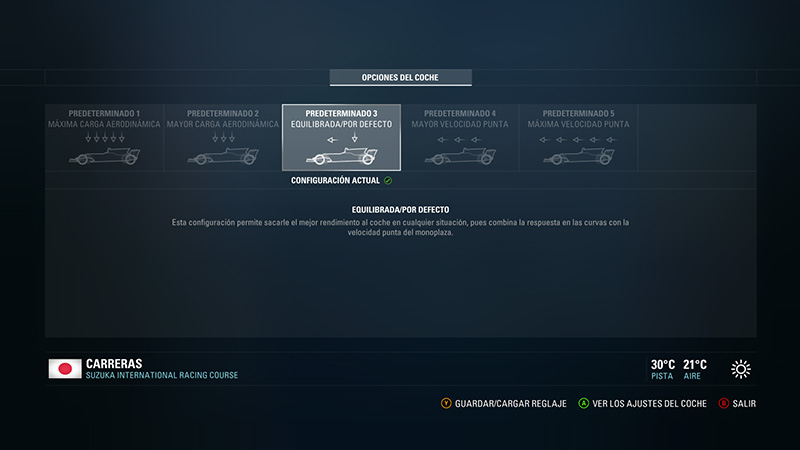Select Predeterminado 1 máxima carga aerodinámica preset

click(104, 137)
